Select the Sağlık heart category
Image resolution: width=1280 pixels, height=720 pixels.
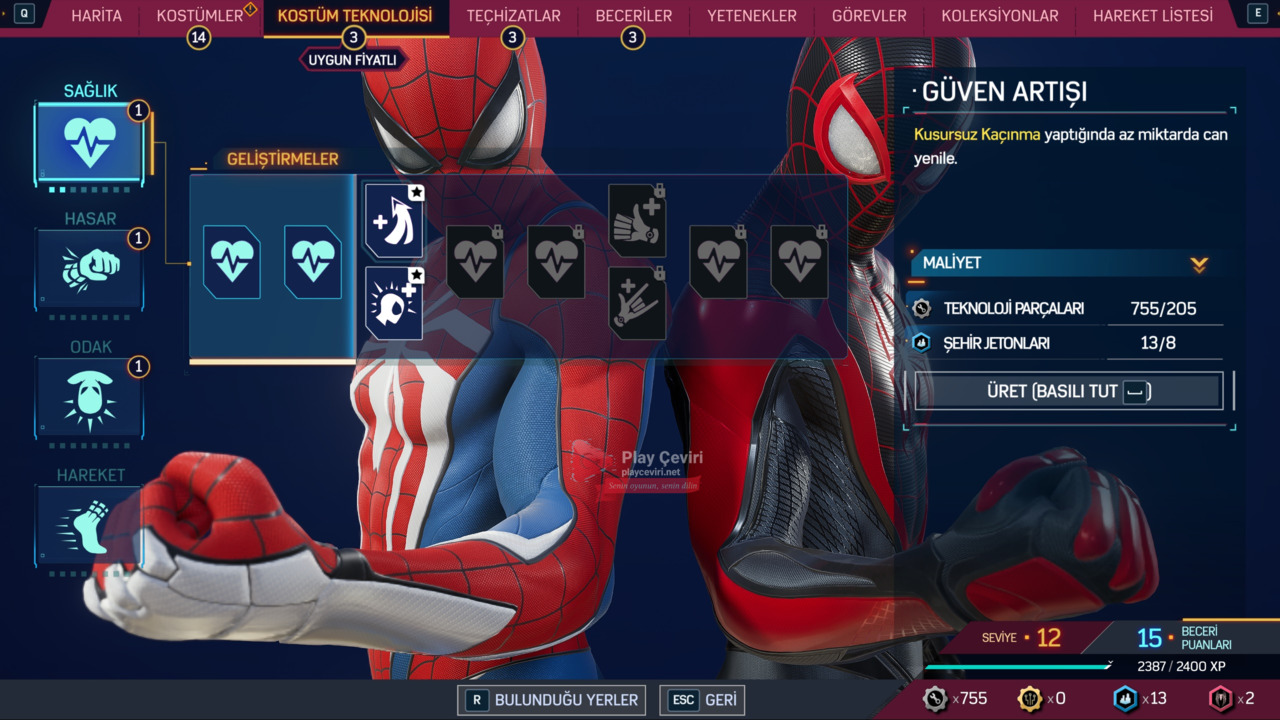[x=89, y=143]
